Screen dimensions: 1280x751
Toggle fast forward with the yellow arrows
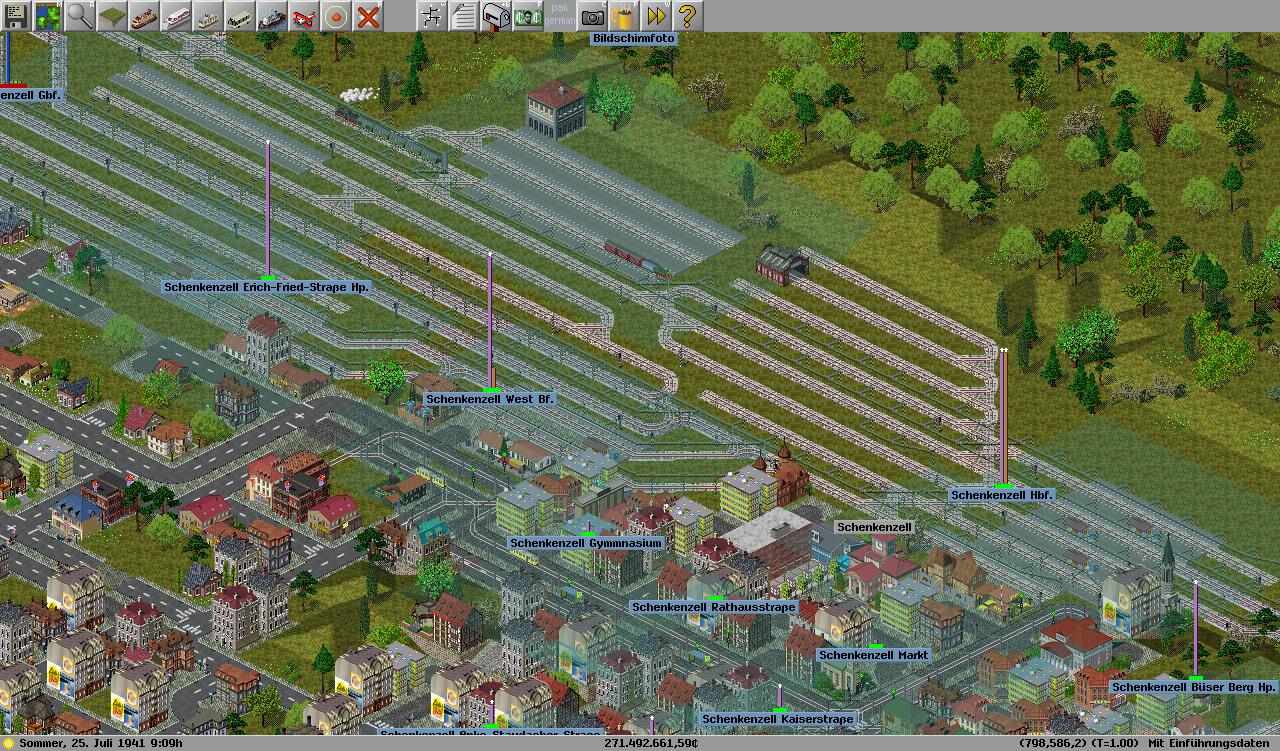pyautogui.click(x=656, y=16)
